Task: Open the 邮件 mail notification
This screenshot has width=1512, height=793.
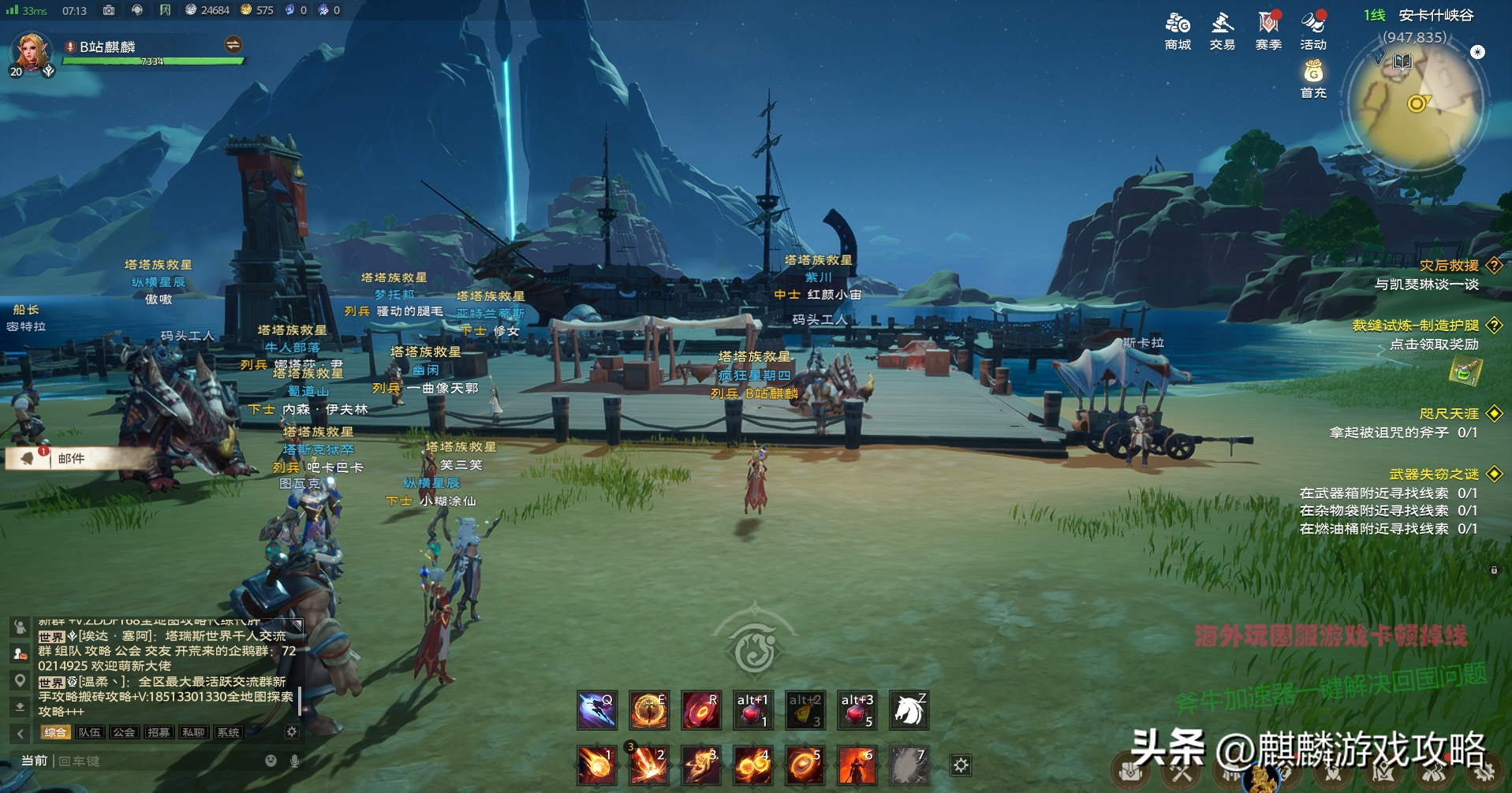Action: [71, 458]
